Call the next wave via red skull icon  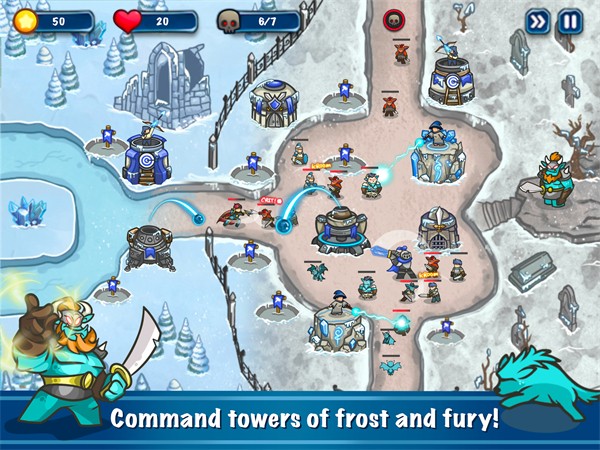395,19
